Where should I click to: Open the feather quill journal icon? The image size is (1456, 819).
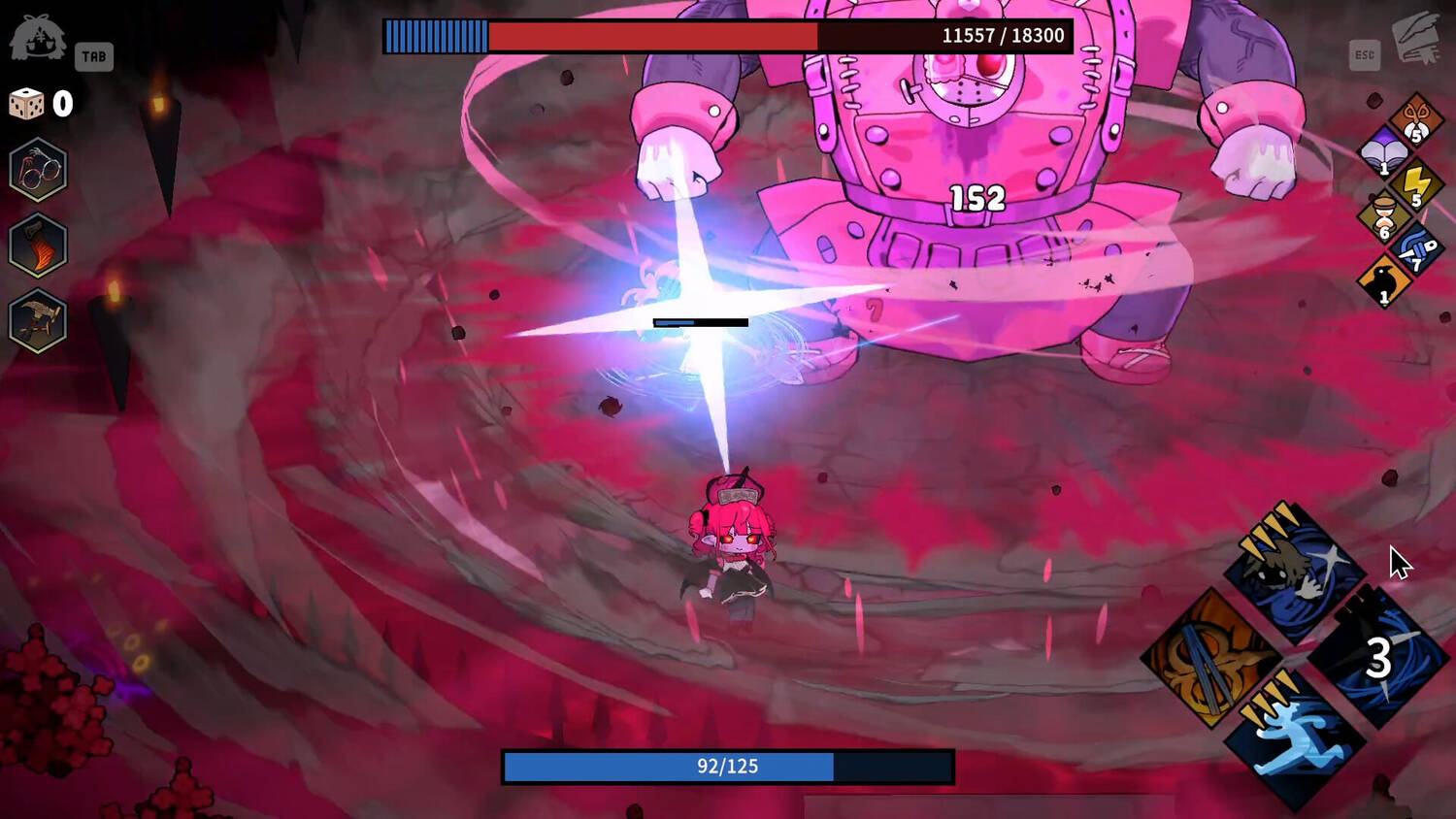point(1416,39)
